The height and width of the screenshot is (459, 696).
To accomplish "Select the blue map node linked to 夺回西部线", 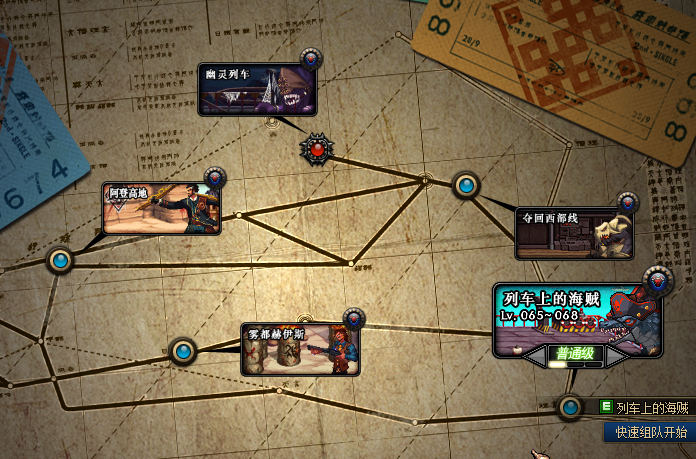I will pos(466,185).
